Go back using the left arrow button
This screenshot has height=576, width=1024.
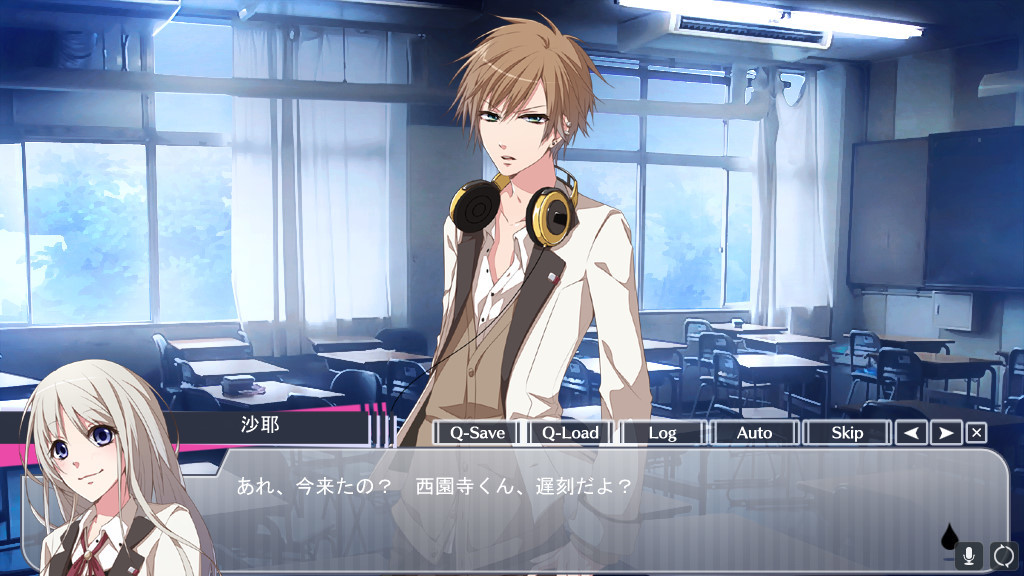[x=910, y=433]
